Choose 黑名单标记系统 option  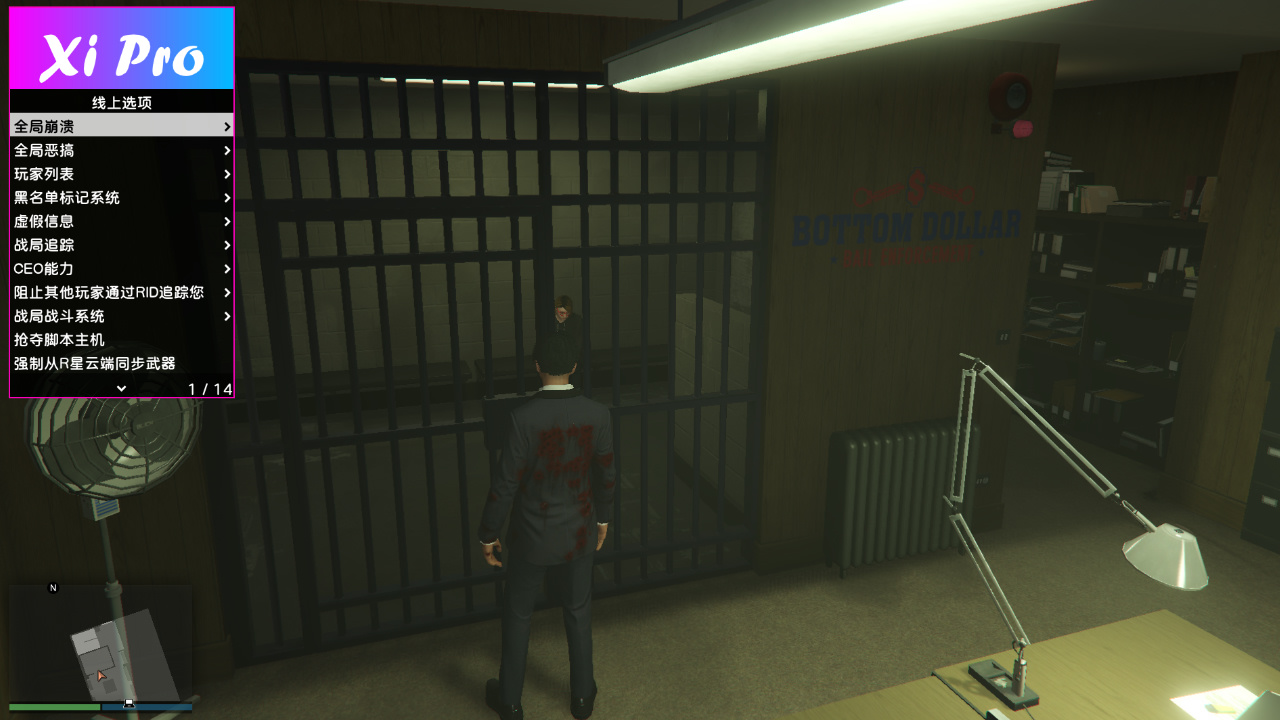click(x=122, y=198)
